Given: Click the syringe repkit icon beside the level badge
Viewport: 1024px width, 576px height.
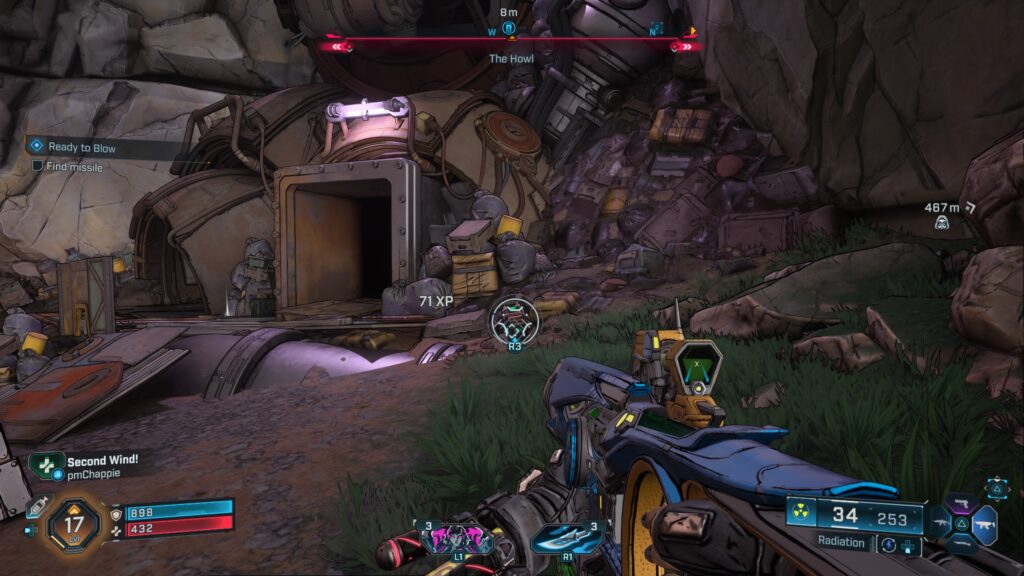Looking at the screenshot, I should coord(38,508).
